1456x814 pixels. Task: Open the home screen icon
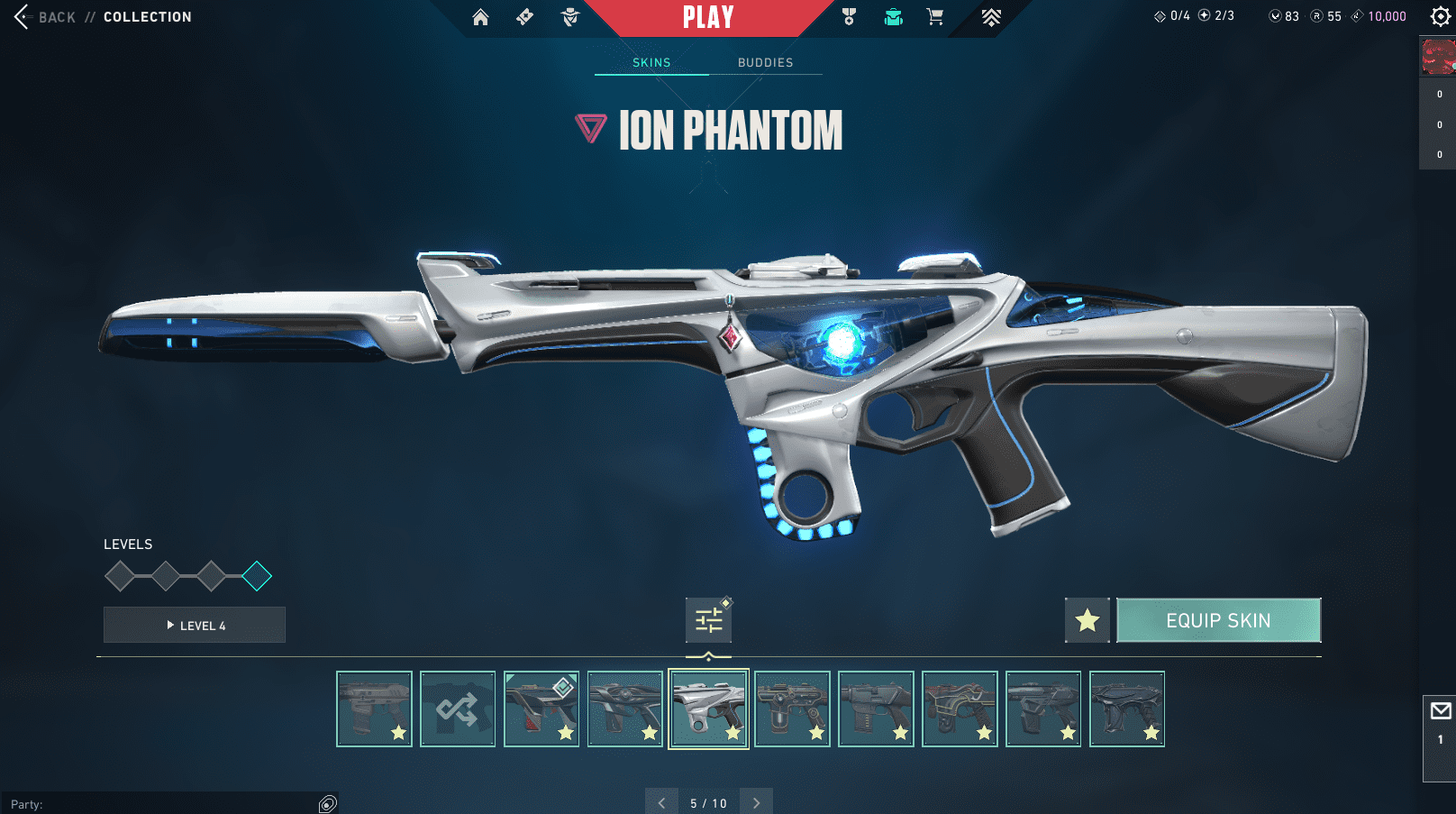pyautogui.click(x=480, y=17)
